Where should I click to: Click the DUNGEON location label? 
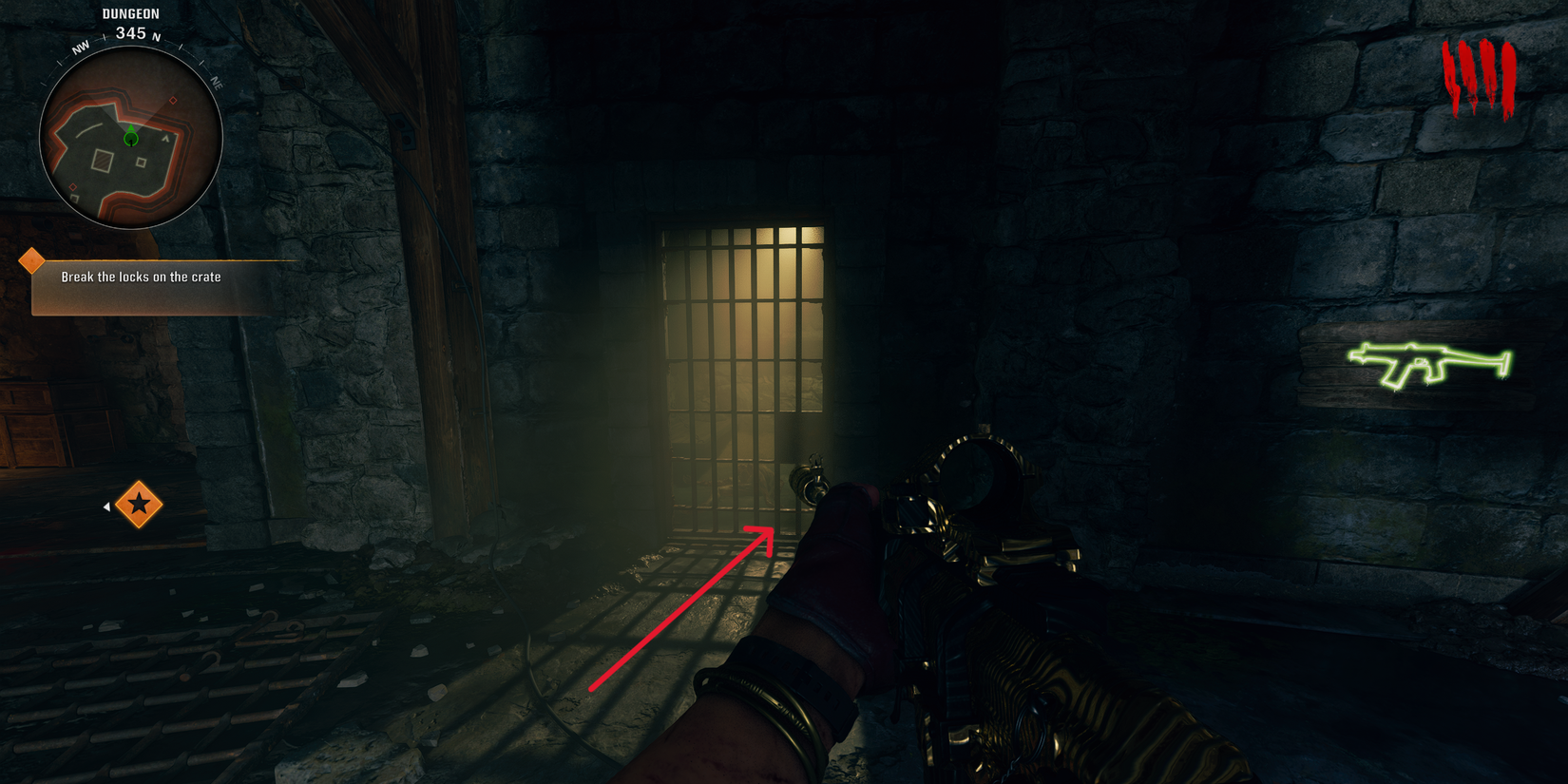point(131,13)
